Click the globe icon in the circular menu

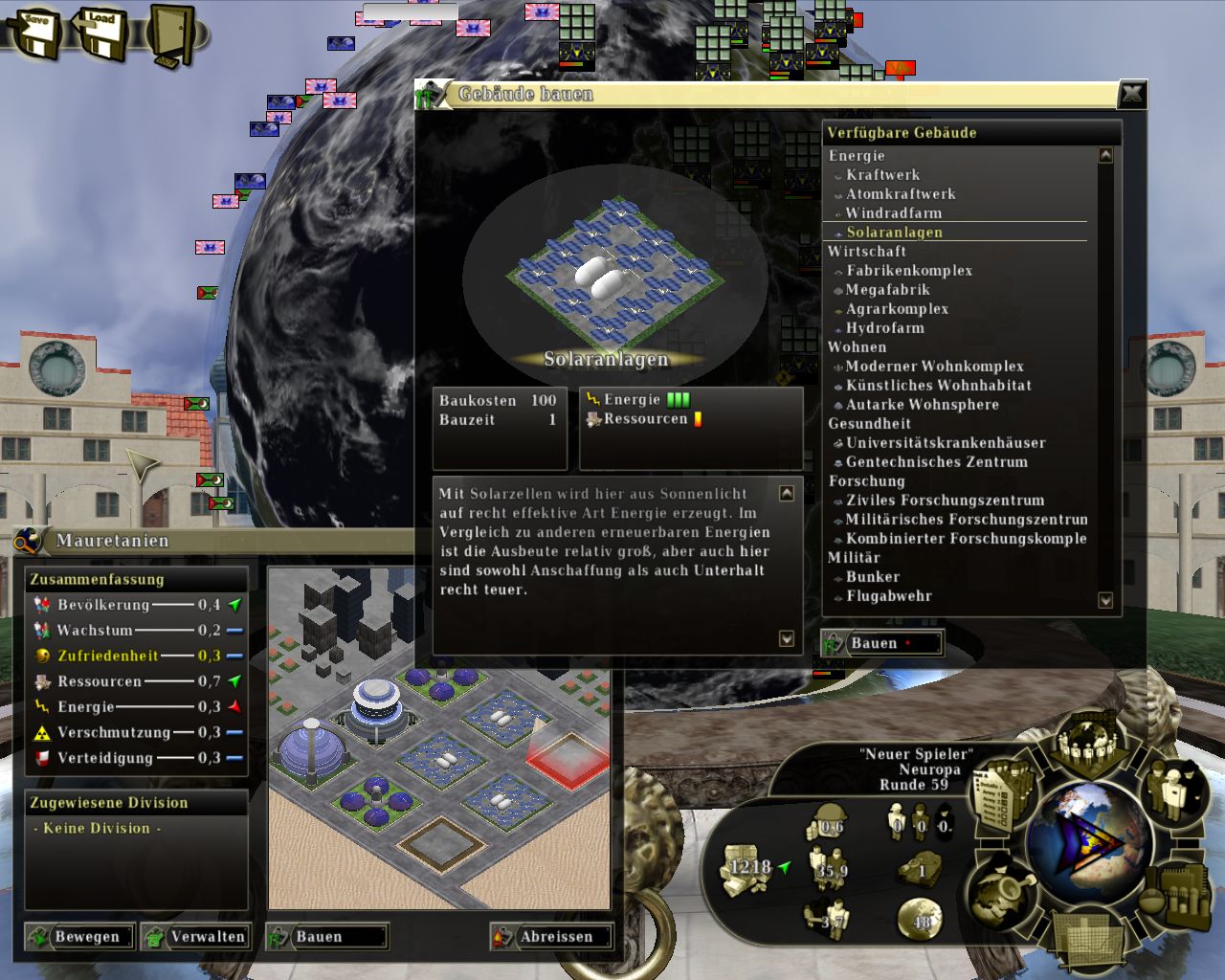point(1086,839)
